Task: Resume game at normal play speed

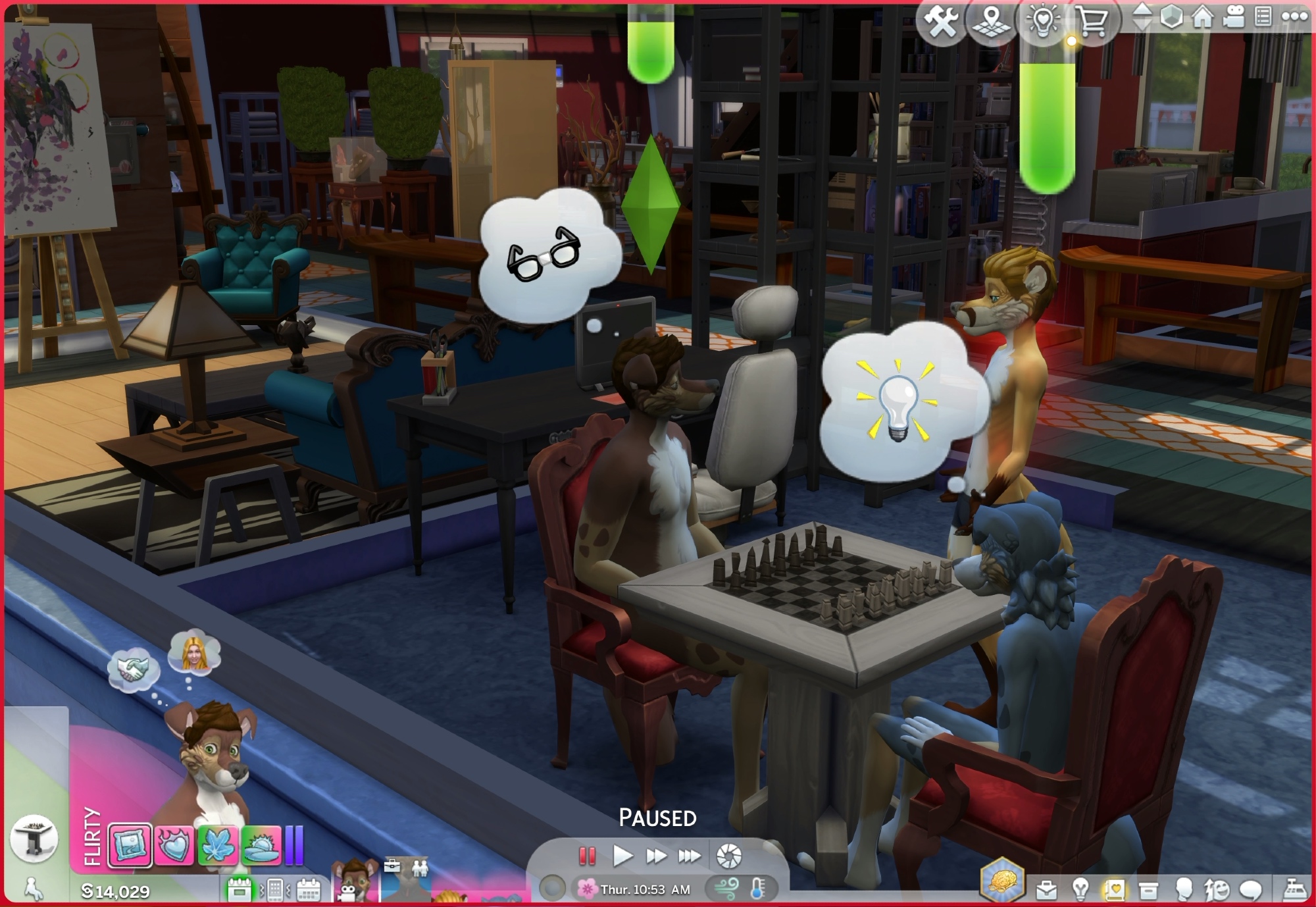Action: pyautogui.click(x=622, y=856)
